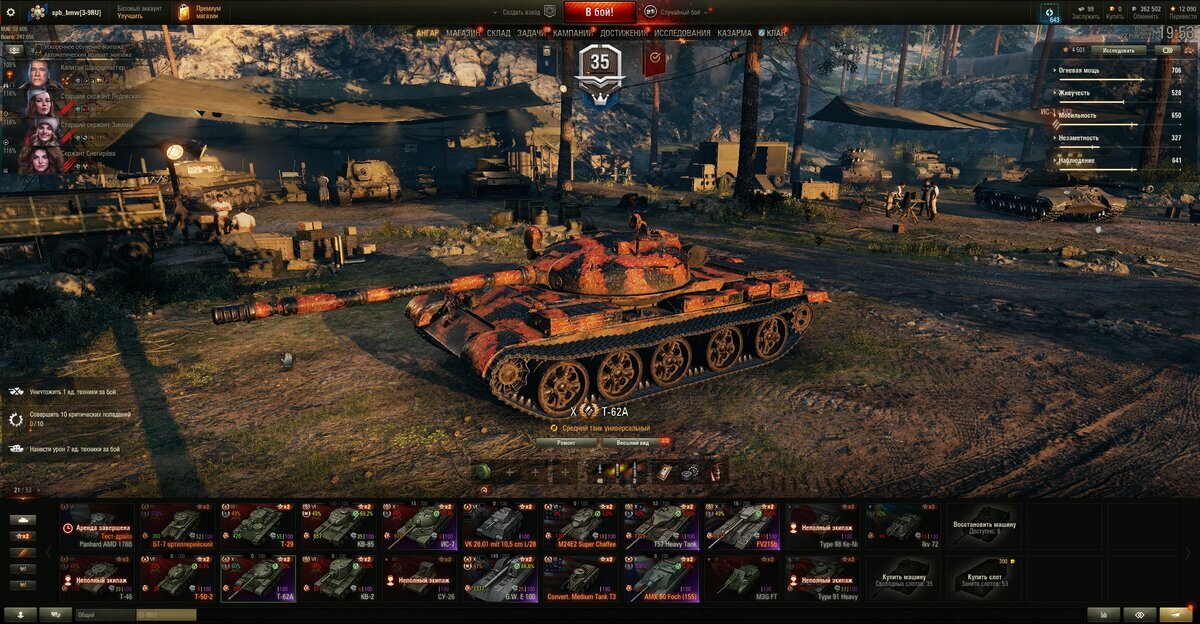Image resolution: width=1200 pixels, height=624 pixels.
Task: Click «Создать взвод» to create a platoon
Action: click(520, 11)
